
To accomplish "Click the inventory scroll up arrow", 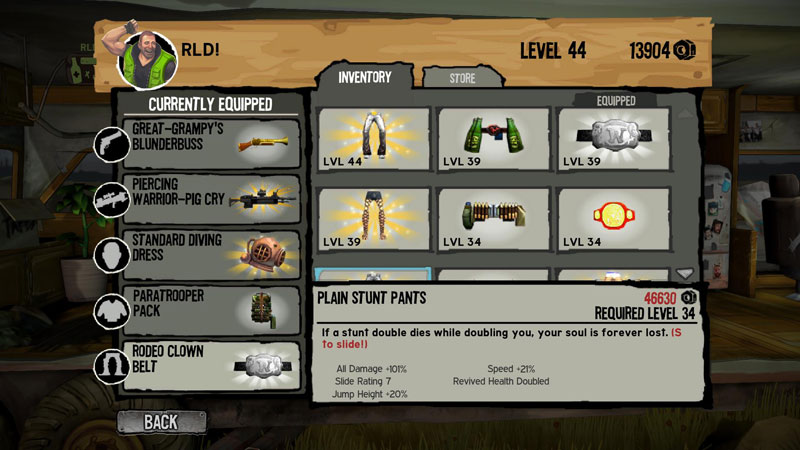I will (x=685, y=113).
